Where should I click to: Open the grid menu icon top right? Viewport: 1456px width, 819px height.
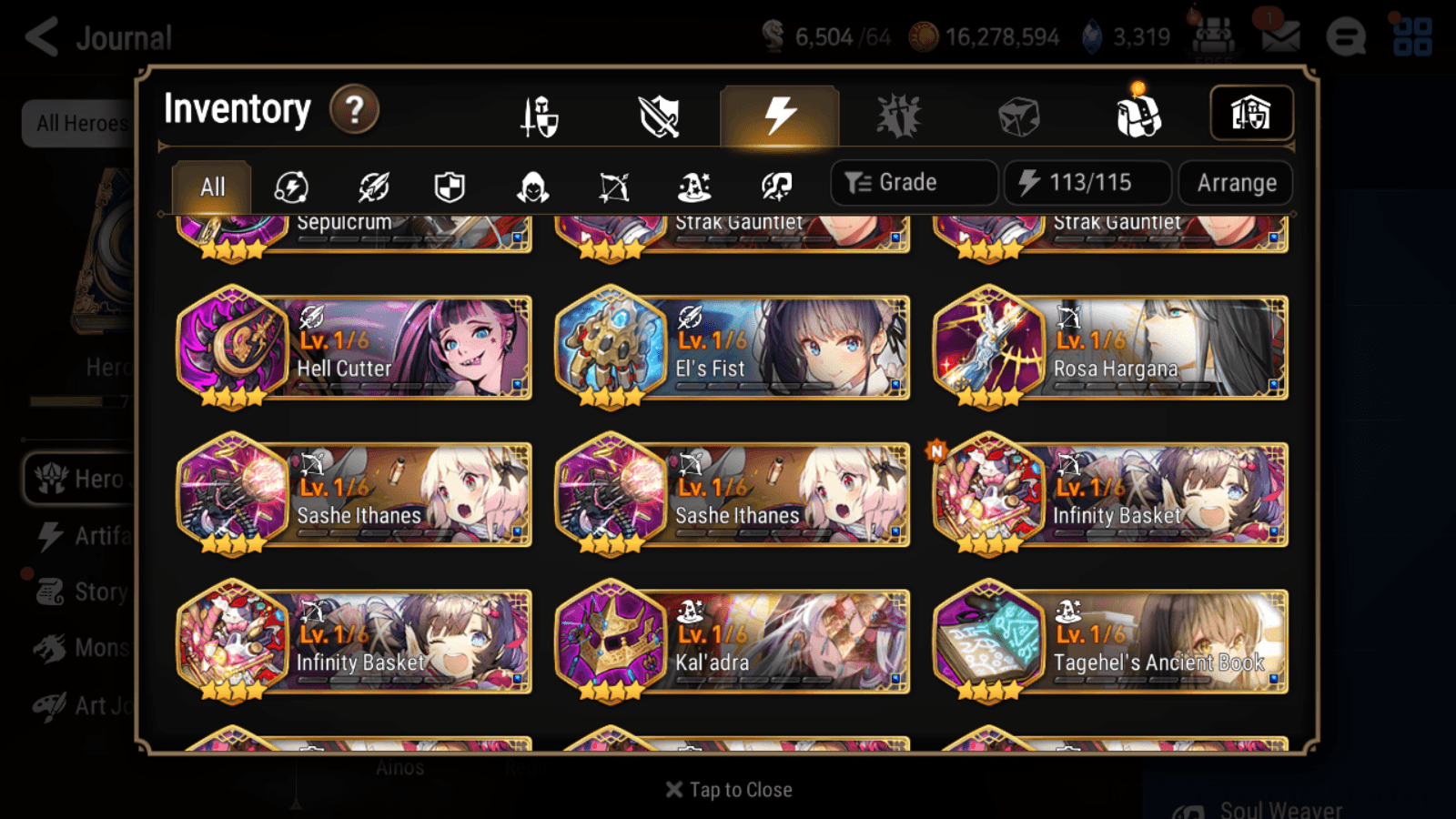(x=1415, y=36)
